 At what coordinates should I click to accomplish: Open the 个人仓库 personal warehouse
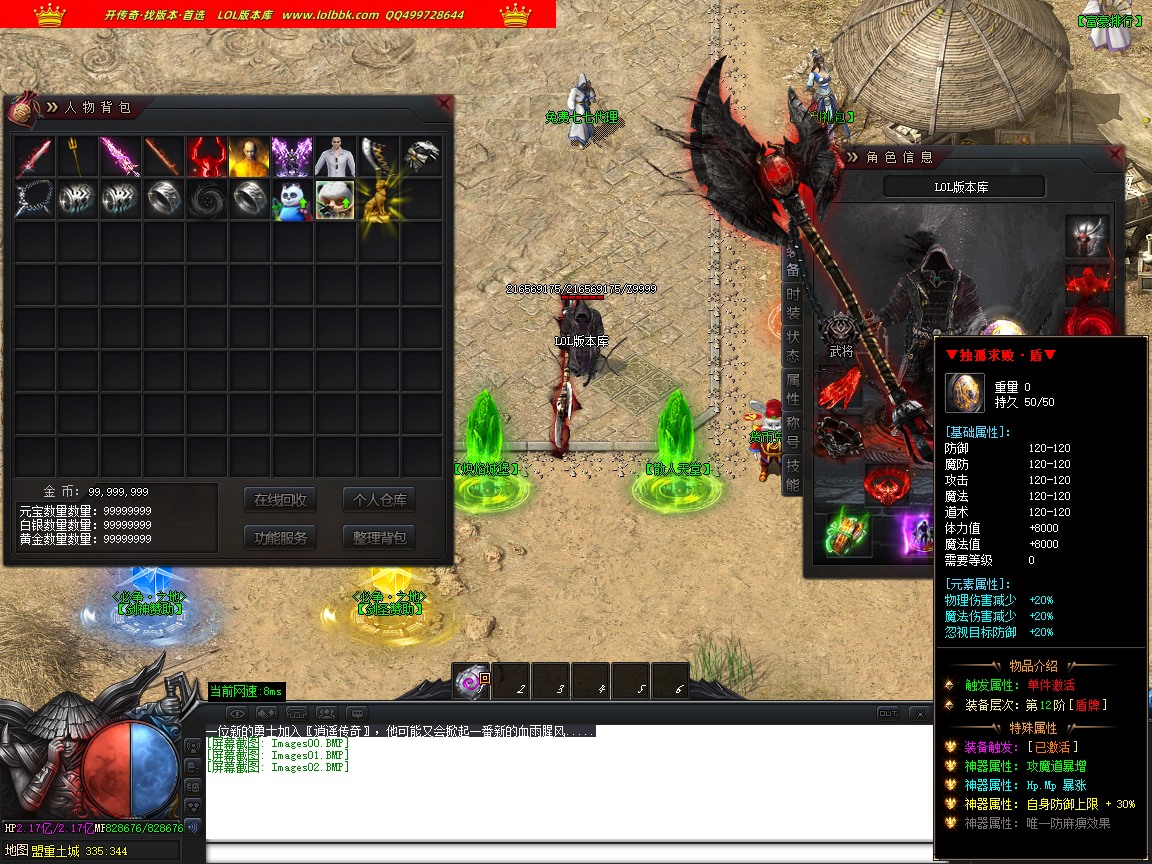coord(379,500)
